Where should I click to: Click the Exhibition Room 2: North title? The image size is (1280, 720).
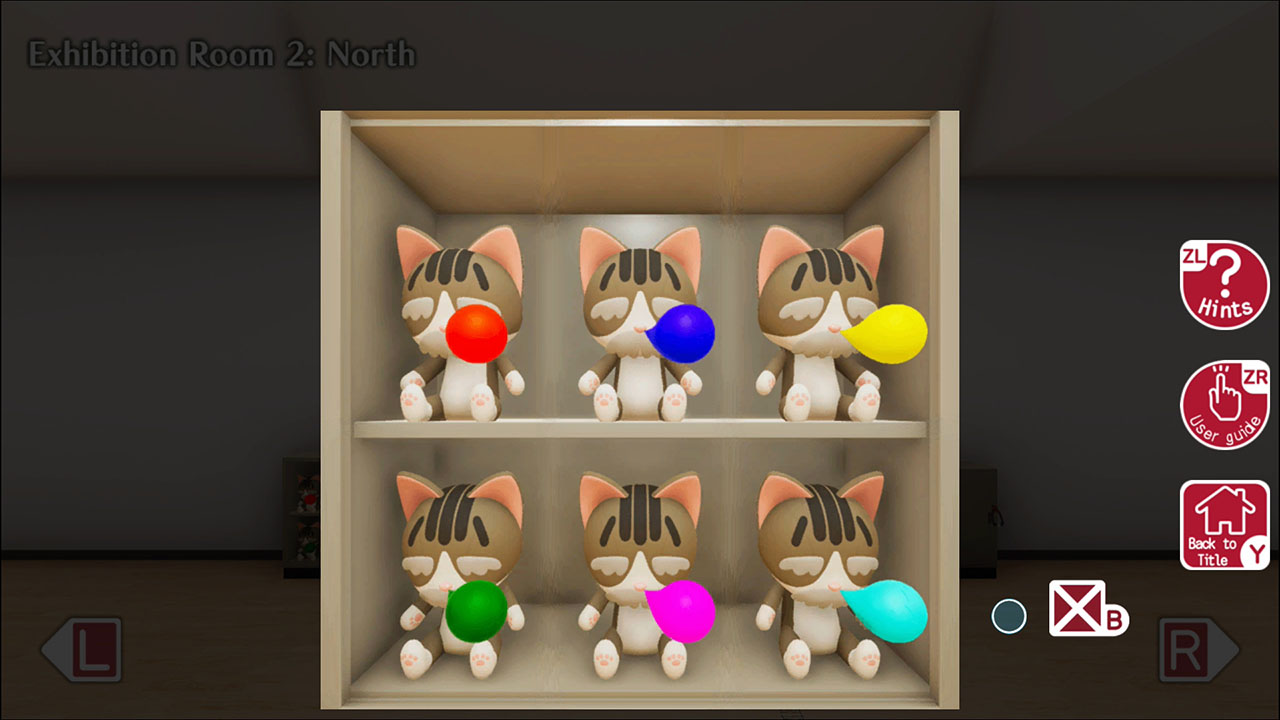tap(222, 55)
